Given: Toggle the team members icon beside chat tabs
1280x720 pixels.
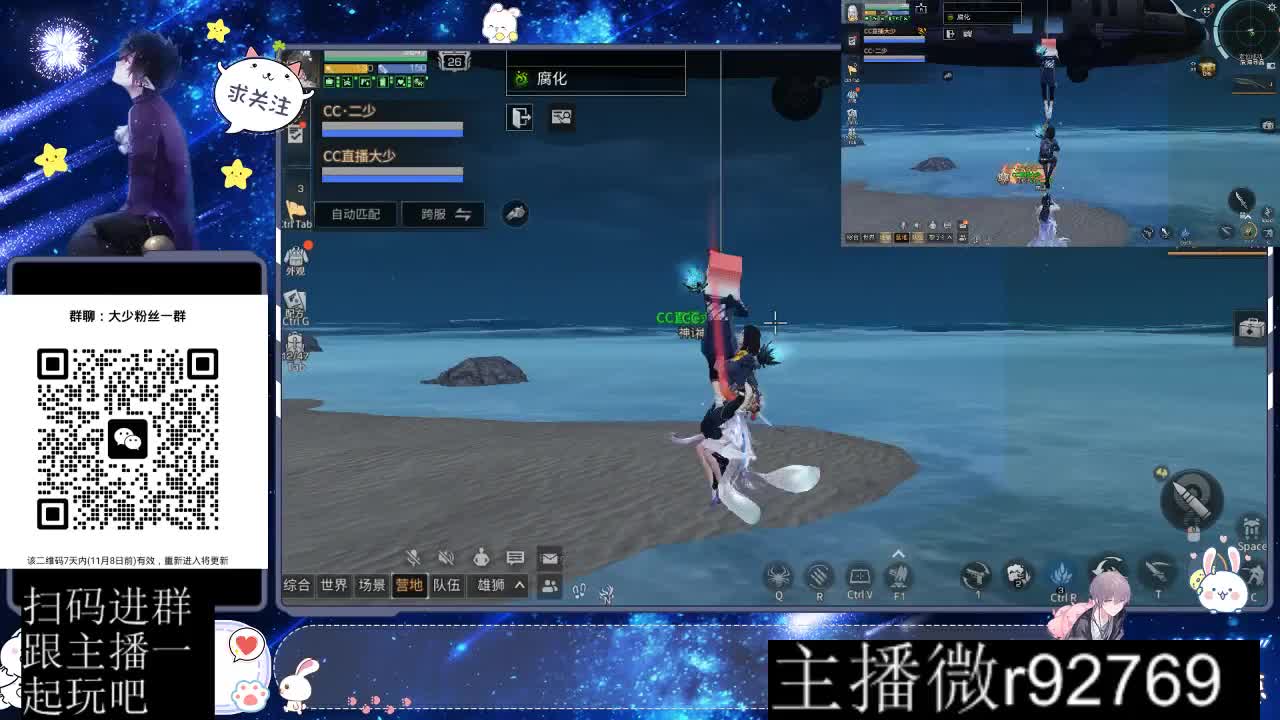Looking at the screenshot, I should tap(549, 585).
